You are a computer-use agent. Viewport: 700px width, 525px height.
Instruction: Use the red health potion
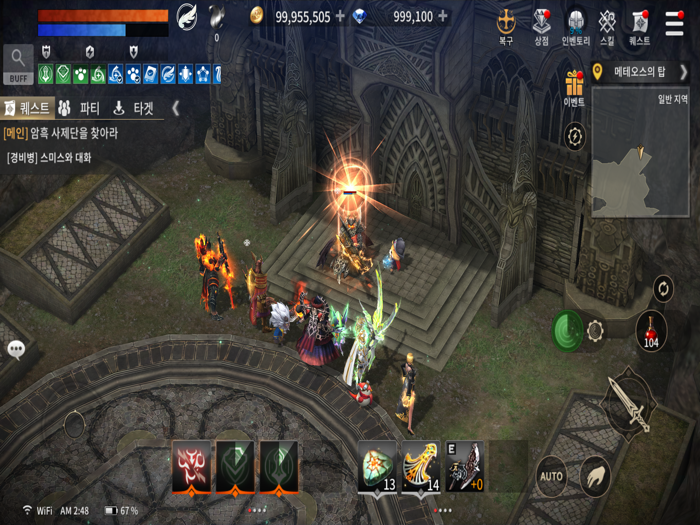651,329
